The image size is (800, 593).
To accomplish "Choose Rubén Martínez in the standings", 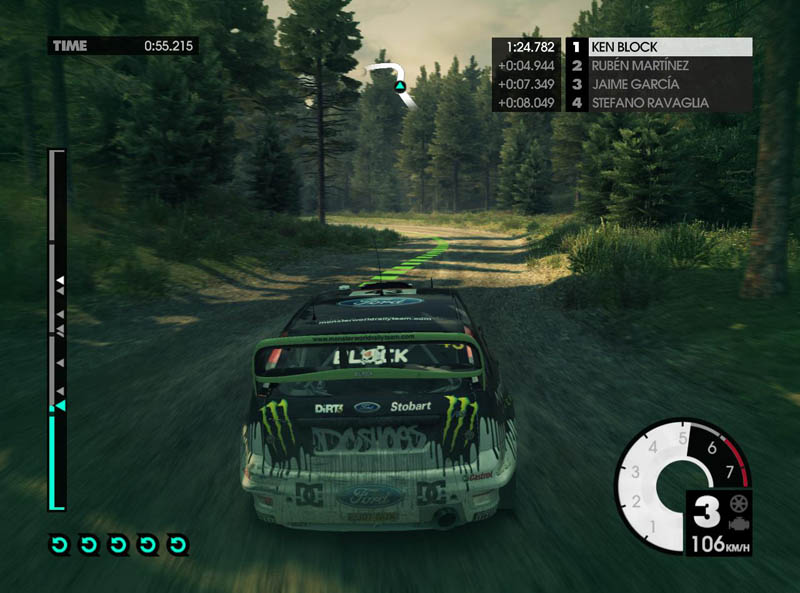I will point(660,66).
